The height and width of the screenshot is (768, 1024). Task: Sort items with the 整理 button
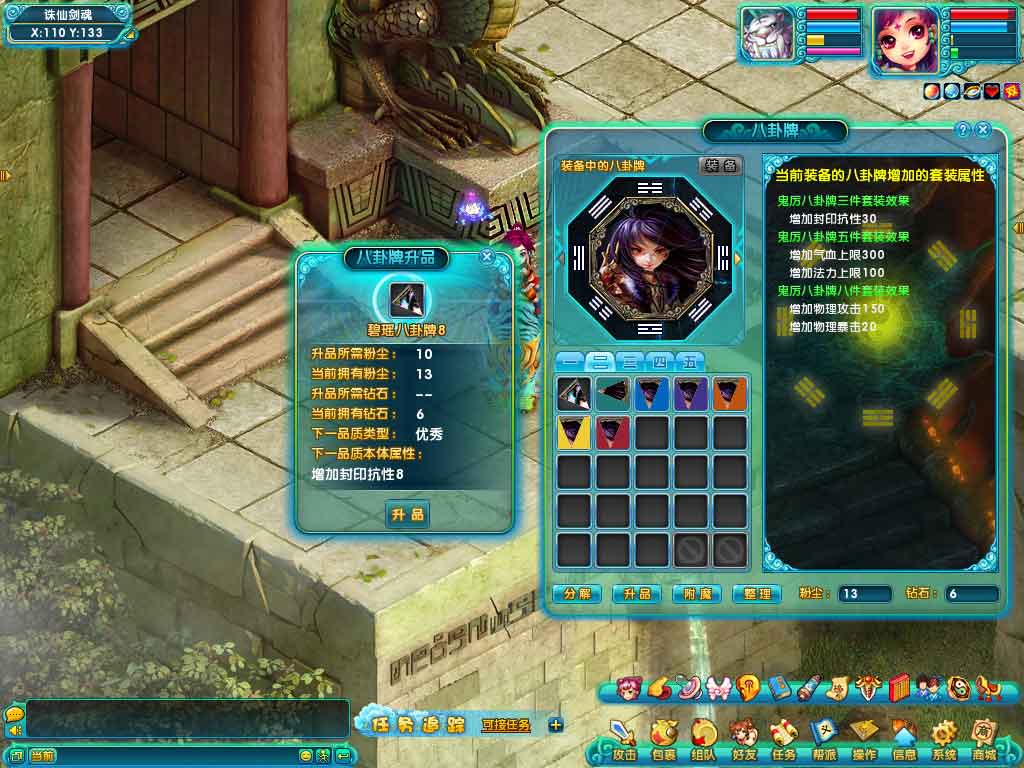tap(757, 593)
